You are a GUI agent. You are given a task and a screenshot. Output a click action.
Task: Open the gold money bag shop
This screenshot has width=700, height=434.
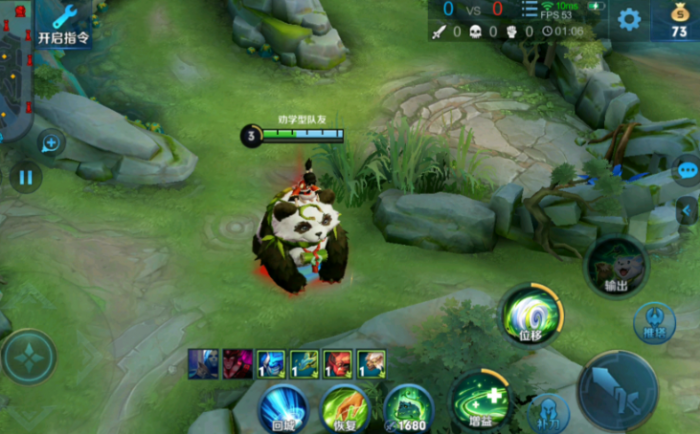click(678, 19)
